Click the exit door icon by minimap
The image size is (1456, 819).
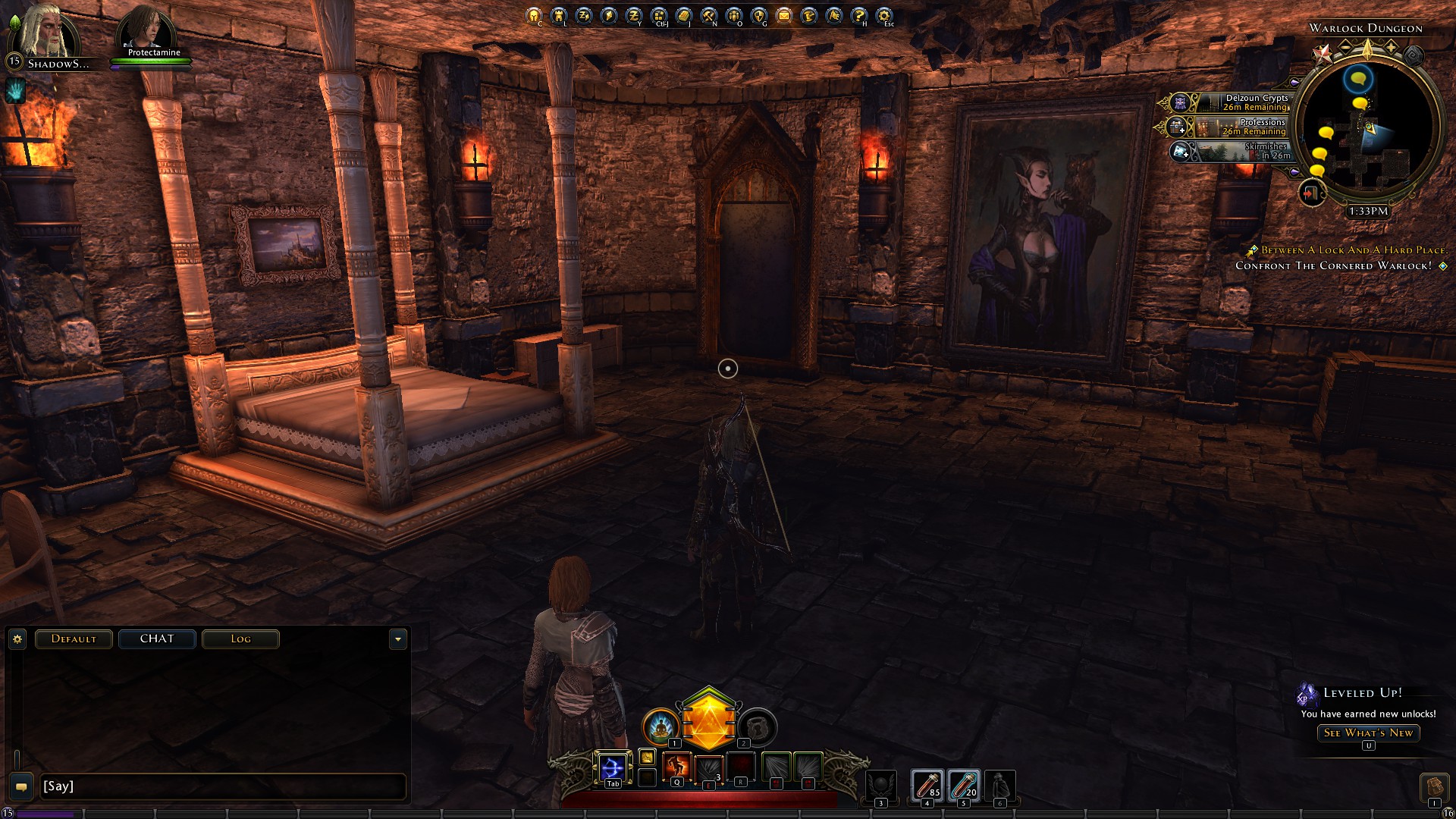coord(1310,193)
